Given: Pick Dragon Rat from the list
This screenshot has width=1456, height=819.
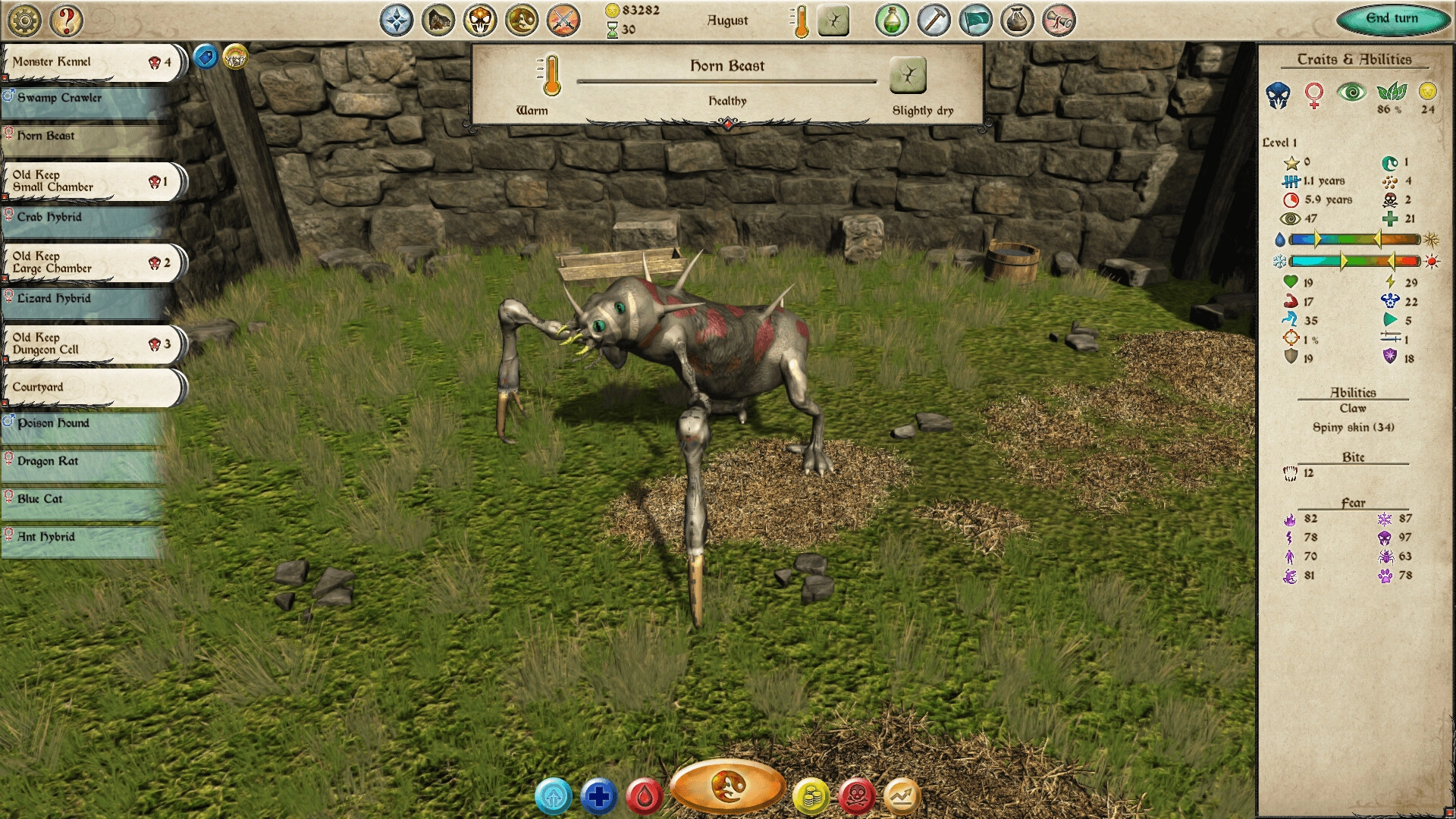Looking at the screenshot, I should click(x=82, y=462).
